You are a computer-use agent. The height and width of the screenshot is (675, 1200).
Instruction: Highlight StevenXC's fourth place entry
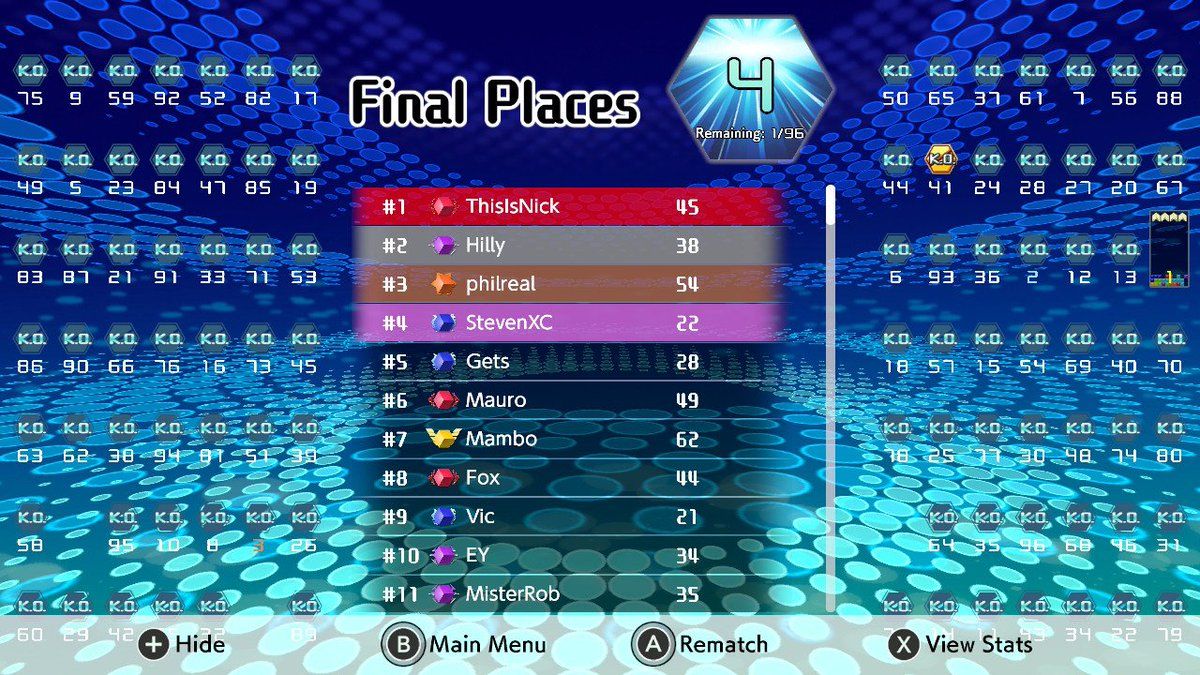pyautogui.click(x=568, y=323)
